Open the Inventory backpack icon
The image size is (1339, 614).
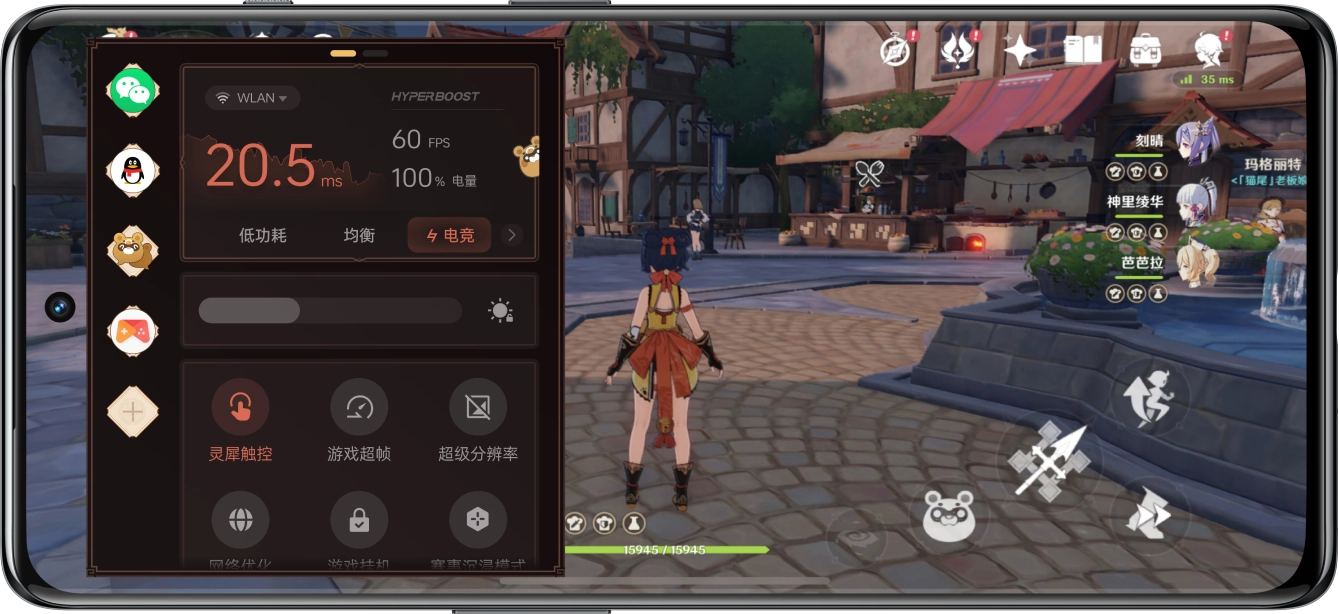click(1145, 49)
